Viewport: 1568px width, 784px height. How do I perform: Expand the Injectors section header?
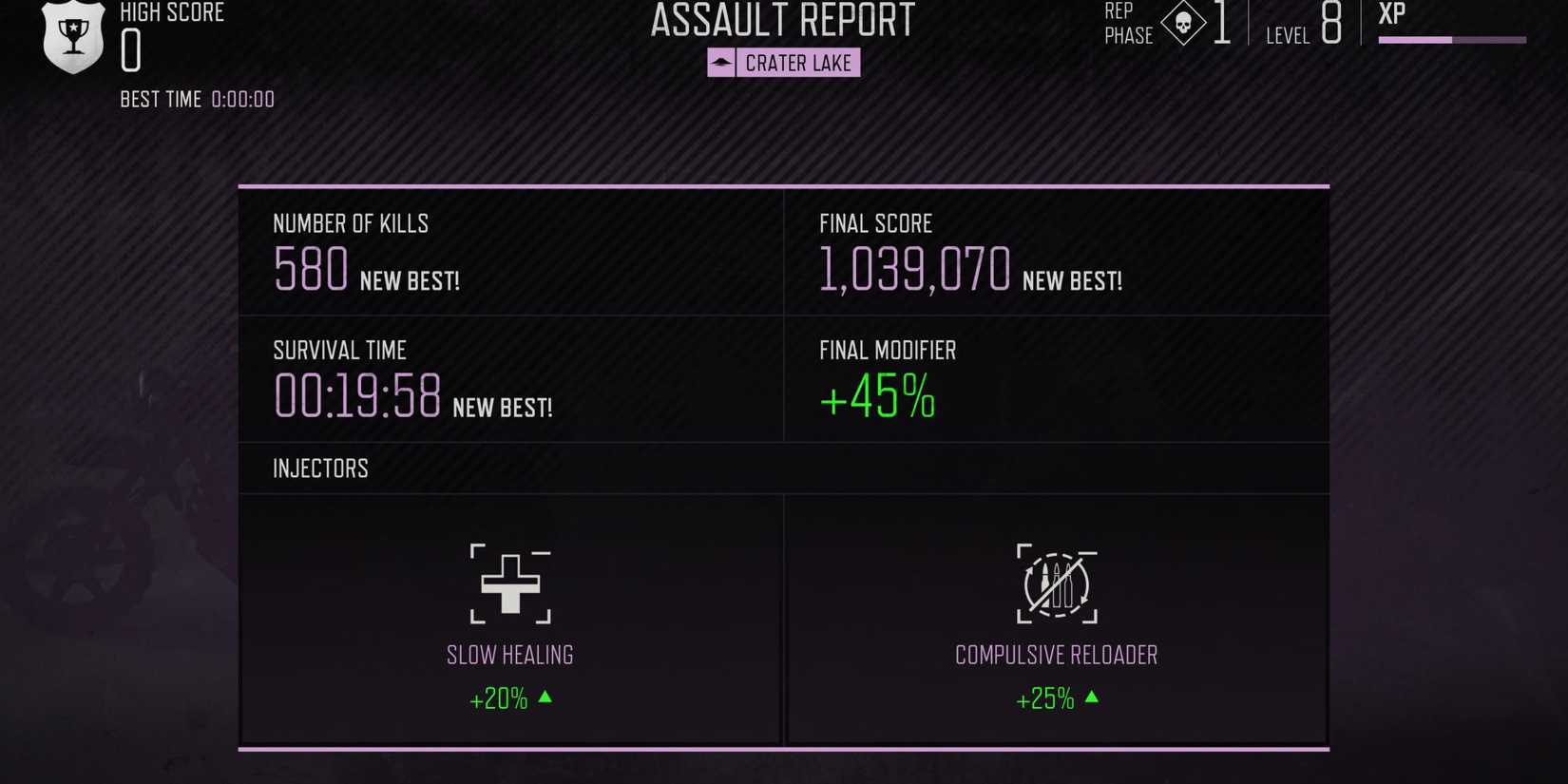coord(321,468)
